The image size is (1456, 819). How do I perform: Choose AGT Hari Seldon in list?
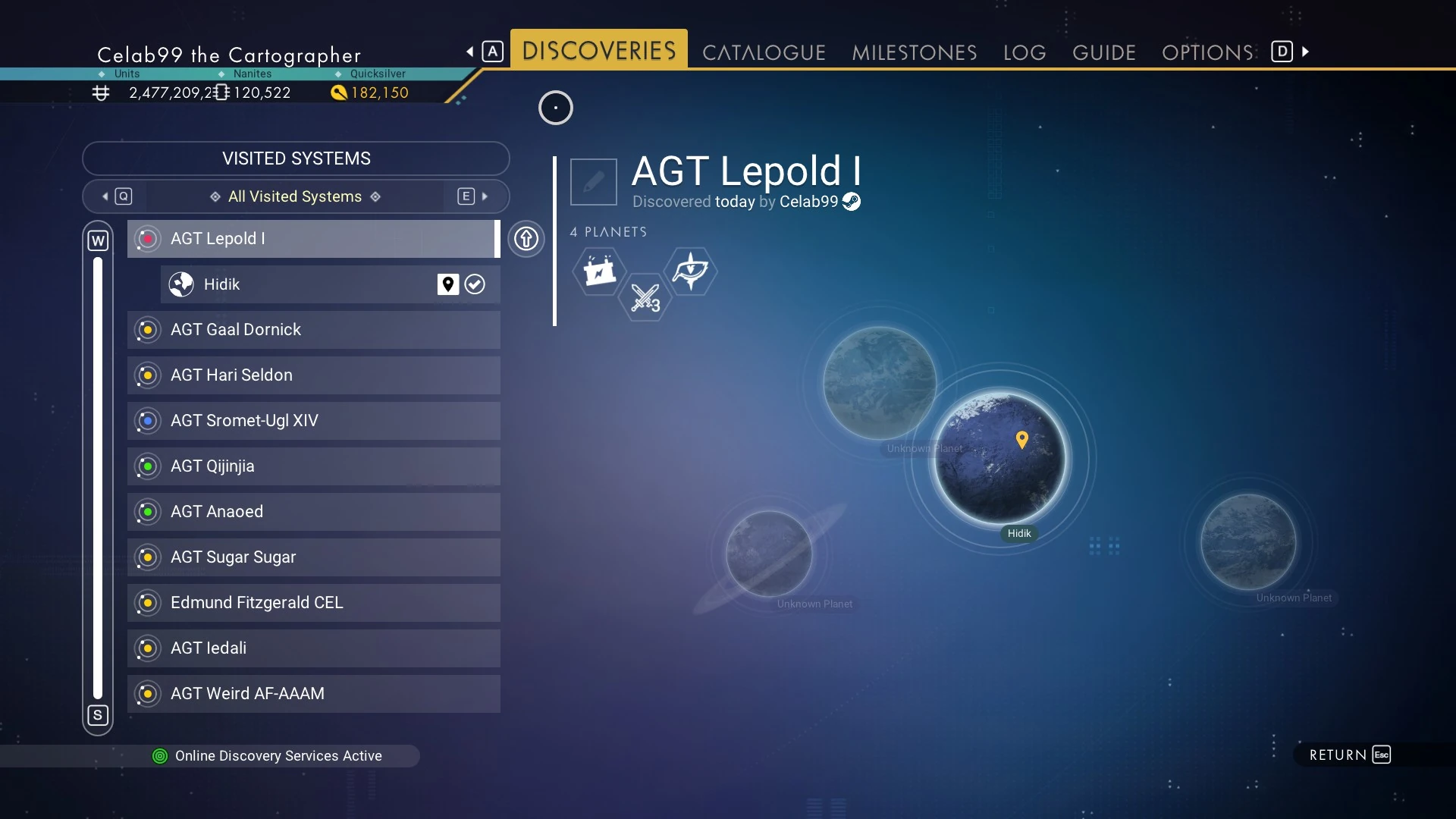coord(313,375)
